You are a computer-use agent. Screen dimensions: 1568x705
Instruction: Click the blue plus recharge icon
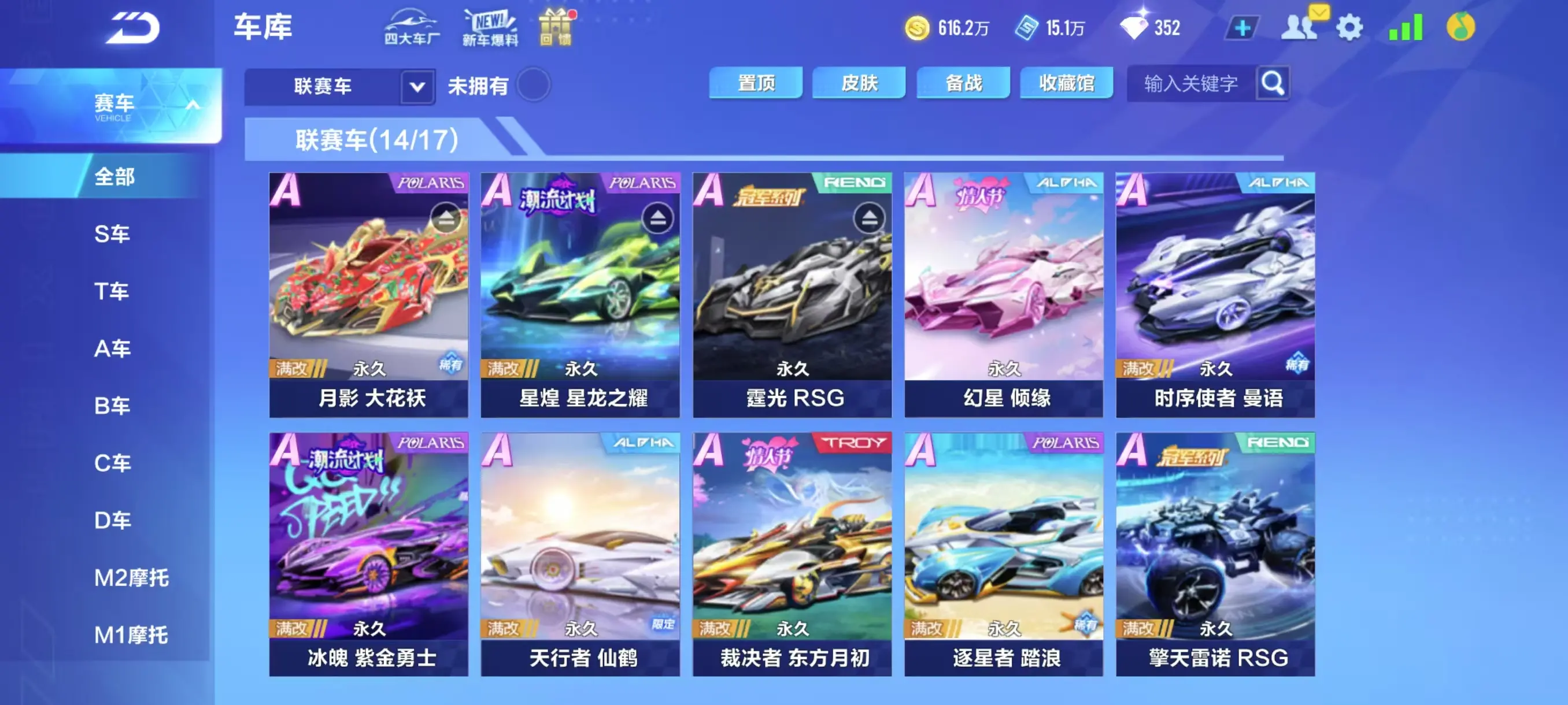pos(1243,27)
